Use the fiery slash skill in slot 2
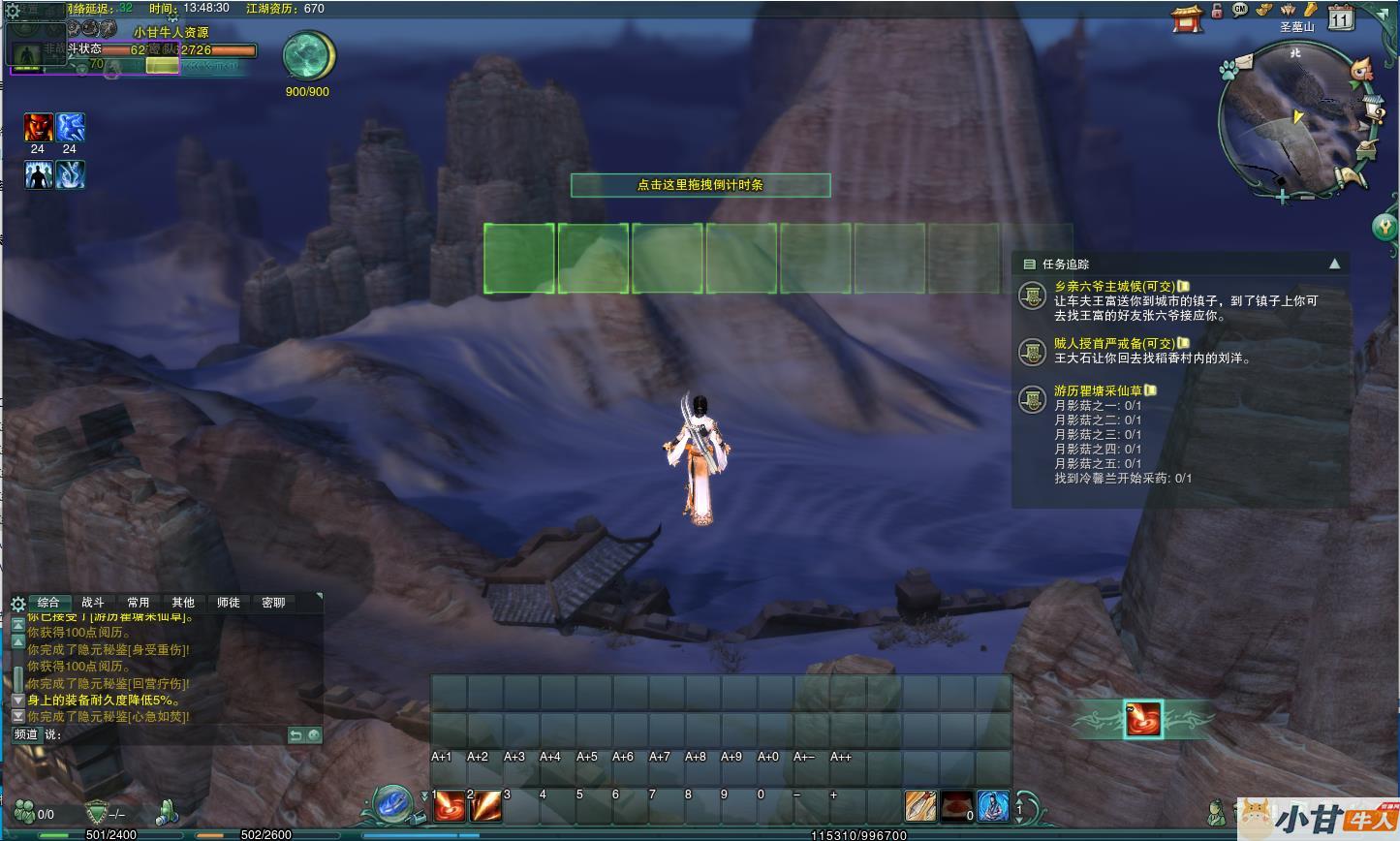Viewport: 1400px width, 841px height. pyautogui.click(x=485, y=806)
